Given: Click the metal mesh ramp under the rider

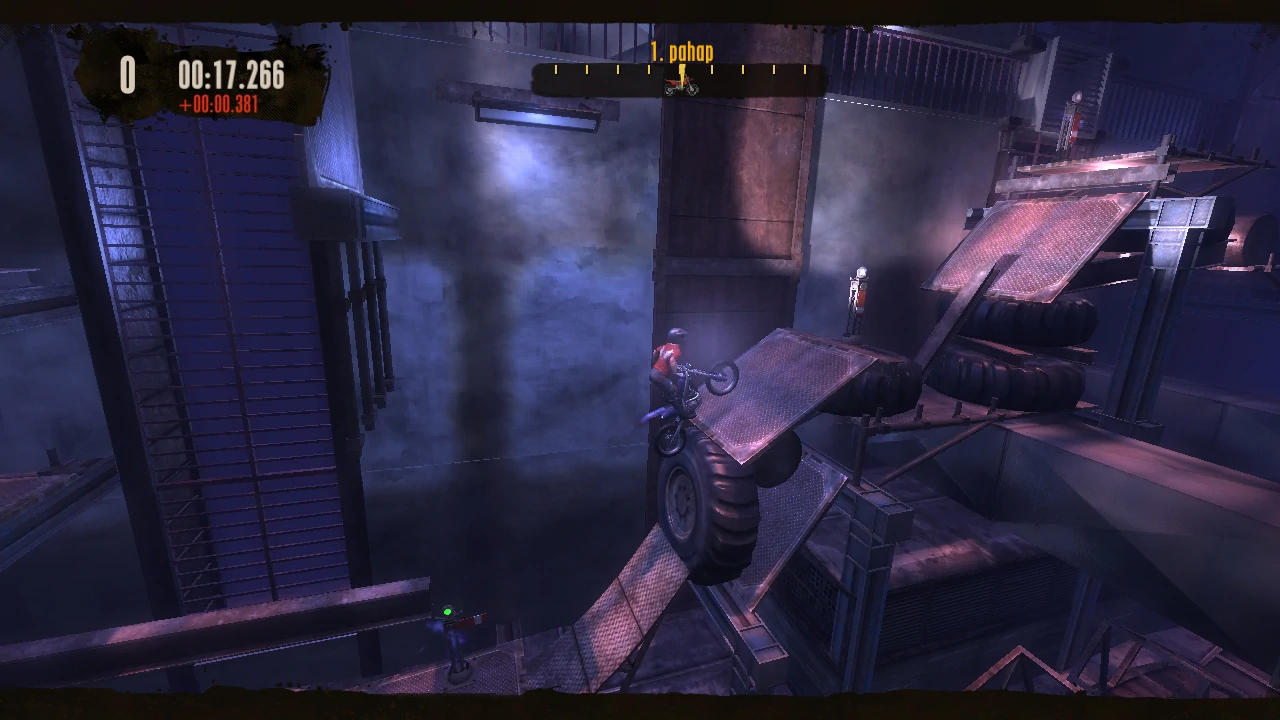Looking at the screenshot, I should 780,400.
